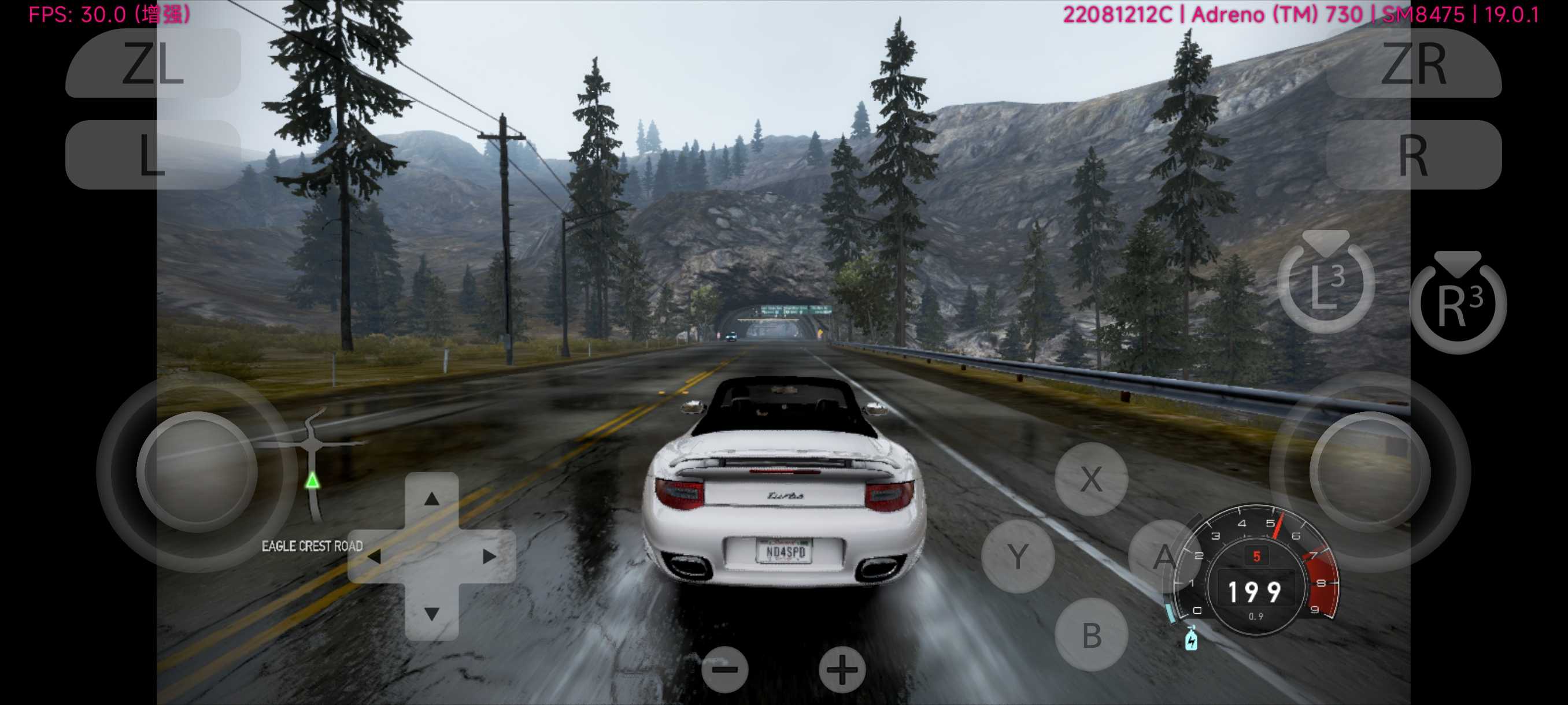1568x705 pixels.
Task: Touch the left analog stick
Action: tap(197, 472)
